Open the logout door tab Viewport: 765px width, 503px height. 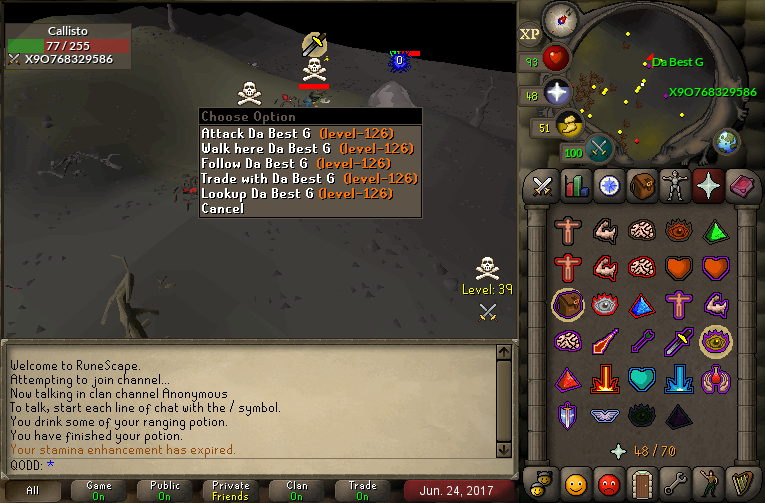click(x=641, y=481)
